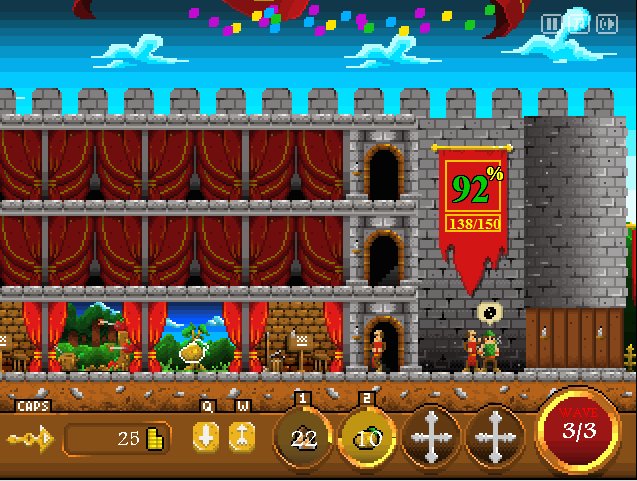The height and width of the screenshot is (481, 637).
Task: Click the up-arrow button labeled W
Action: (x=241, y=437)
